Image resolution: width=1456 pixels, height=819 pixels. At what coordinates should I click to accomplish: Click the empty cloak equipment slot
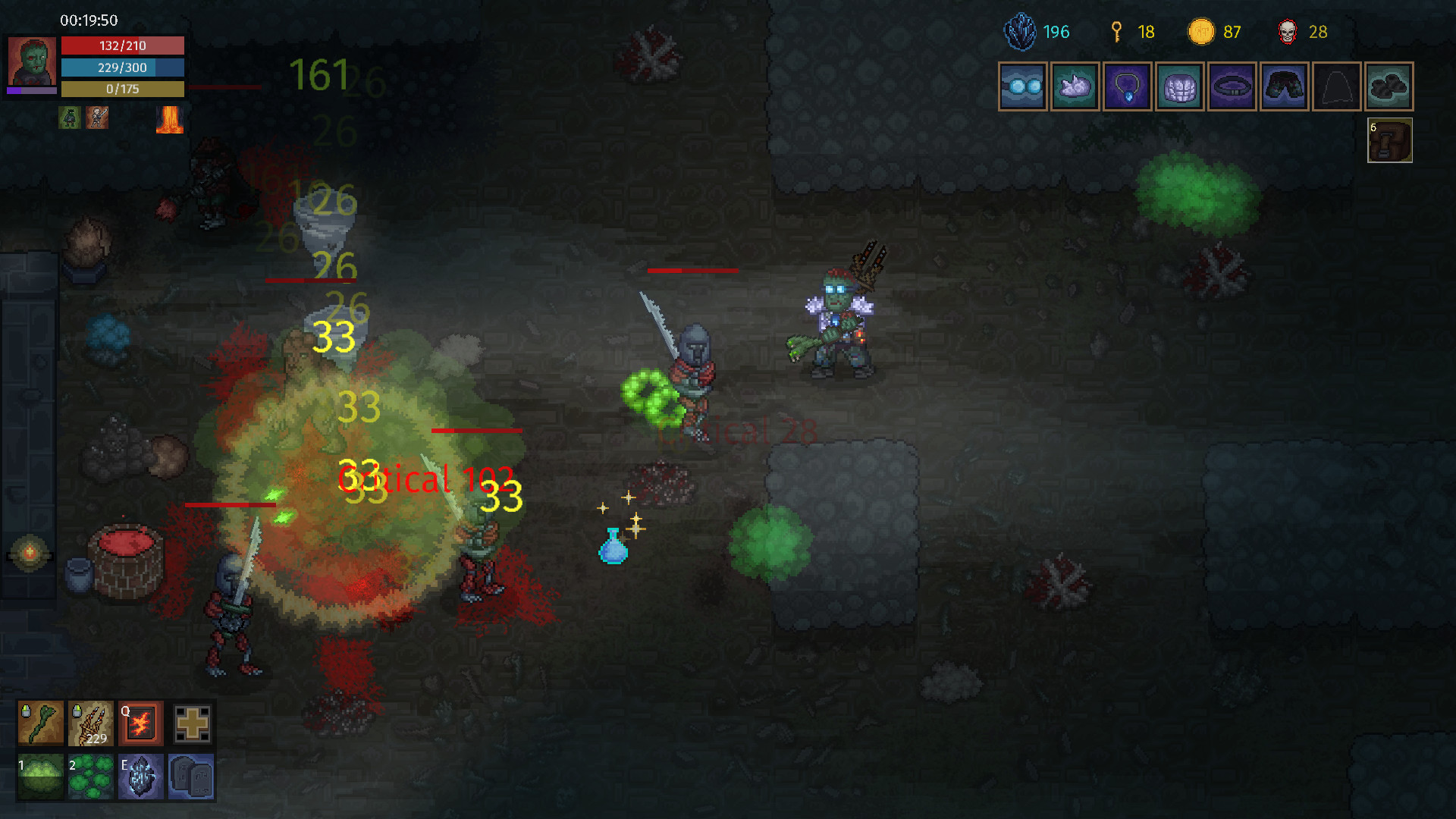(x=1336, y=86)
